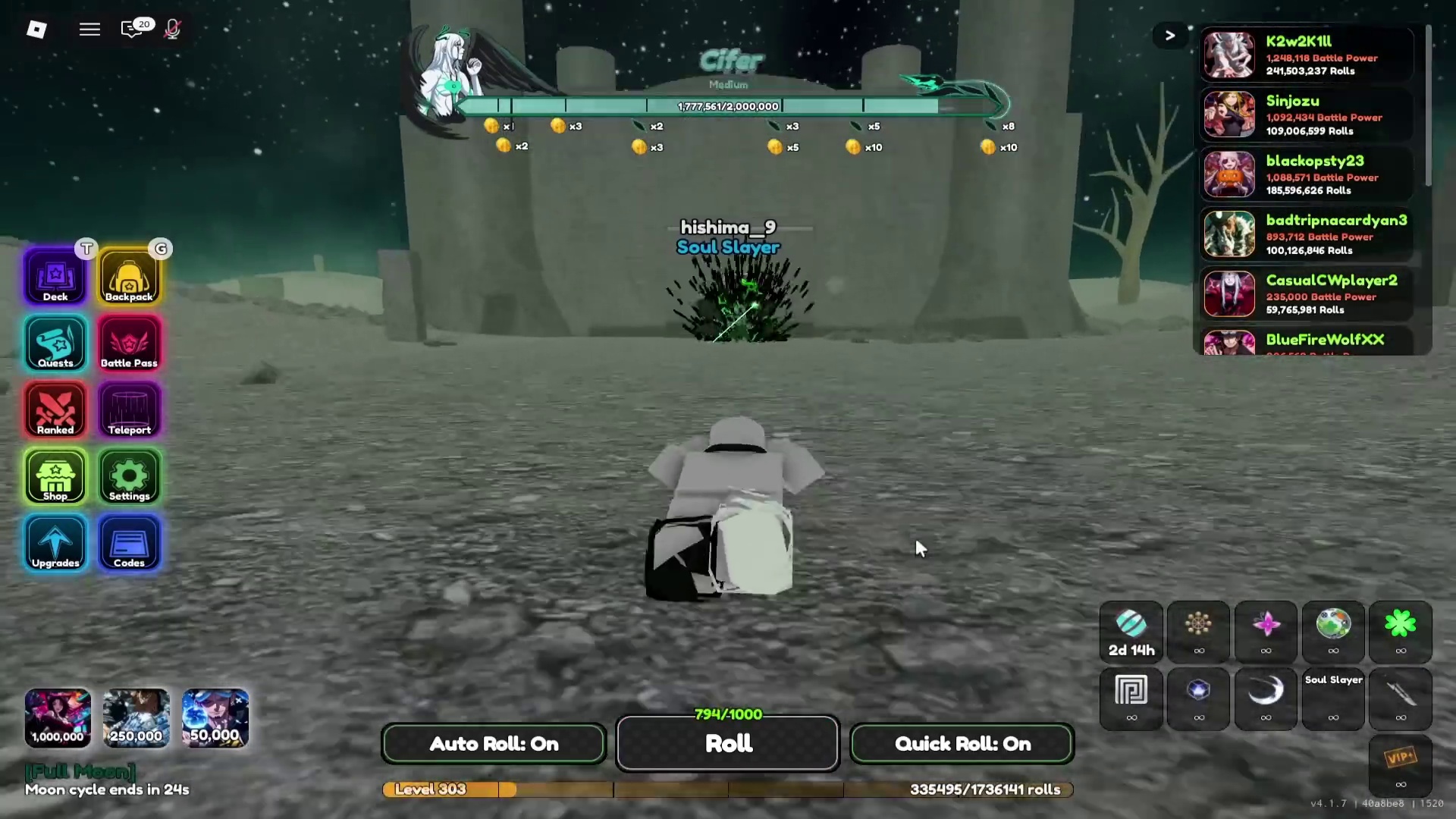The image size is (1456, 819).
Task: Collapse the leaderboard with the arrow chevron
Action: [x=1169, y=35]
